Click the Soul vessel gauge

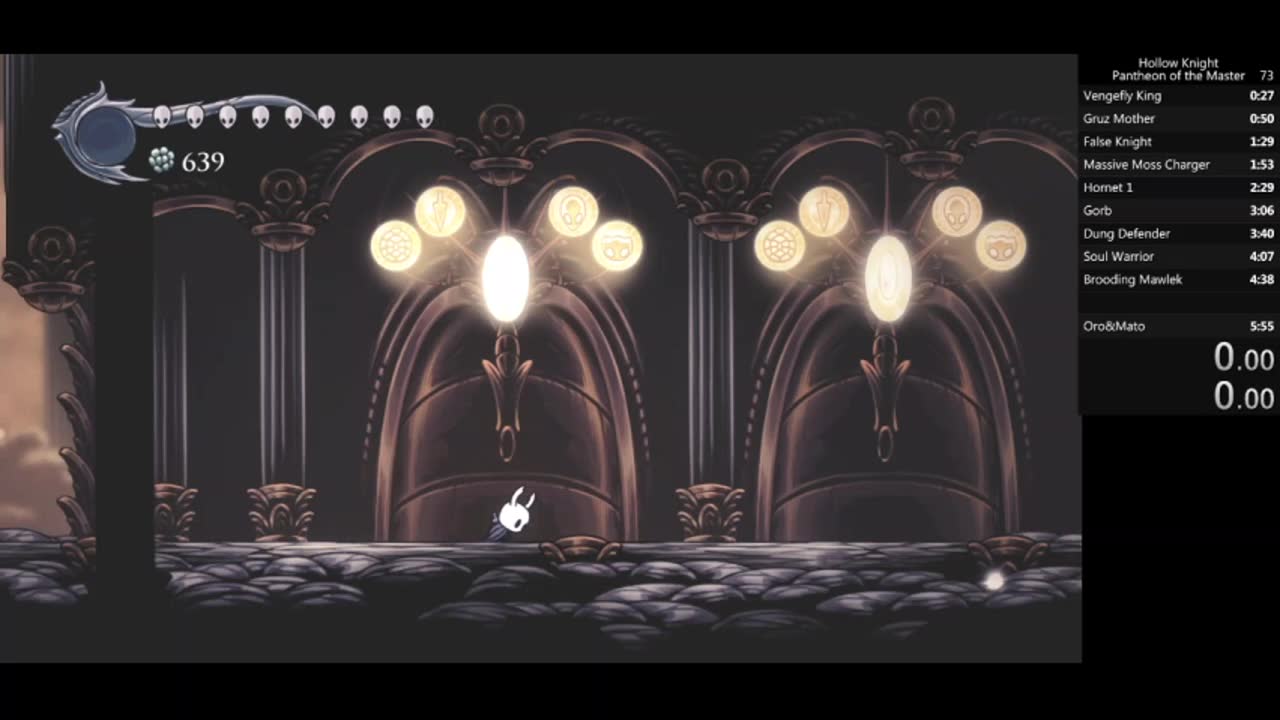tap(105, 135)
